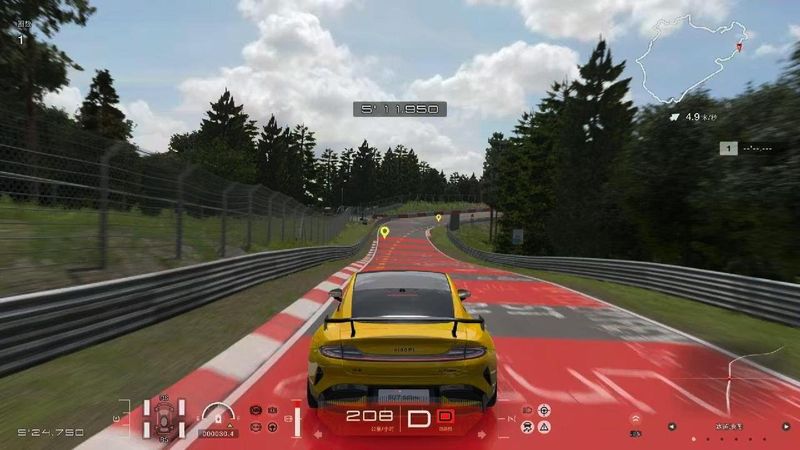Select the crosshair target assist icon
The height and width of the screenshot is (450, 800).
544,410
